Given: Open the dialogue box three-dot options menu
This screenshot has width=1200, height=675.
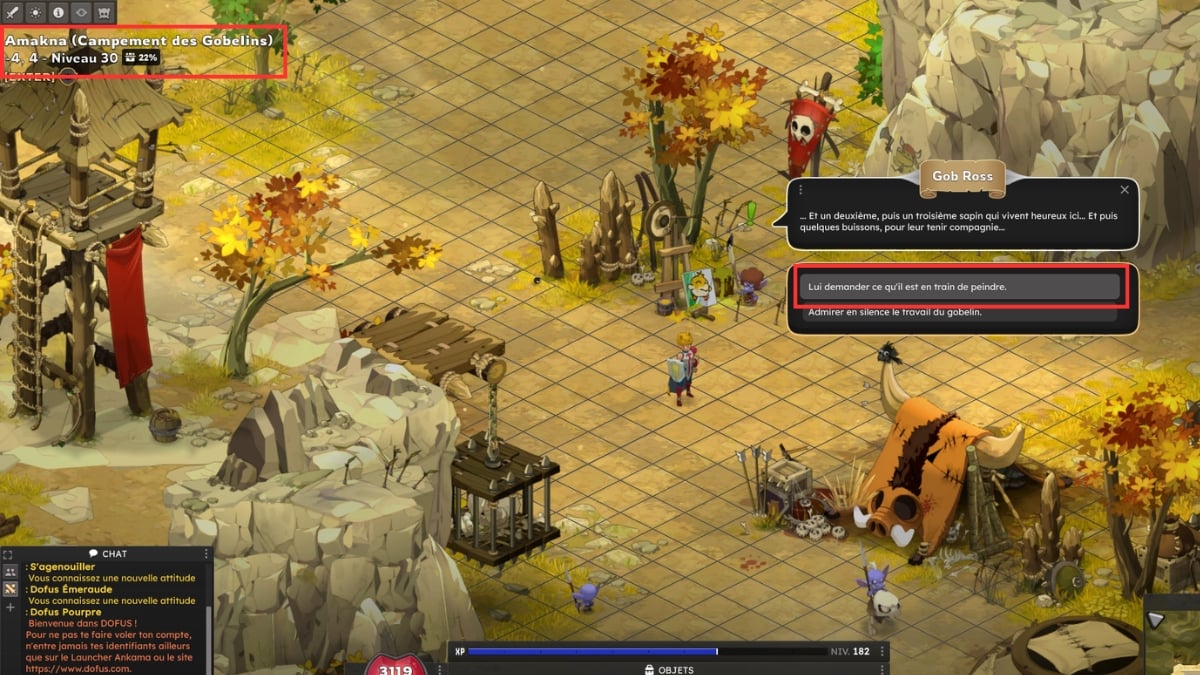Looking at the screenshot, I should (x=801, y=190).
